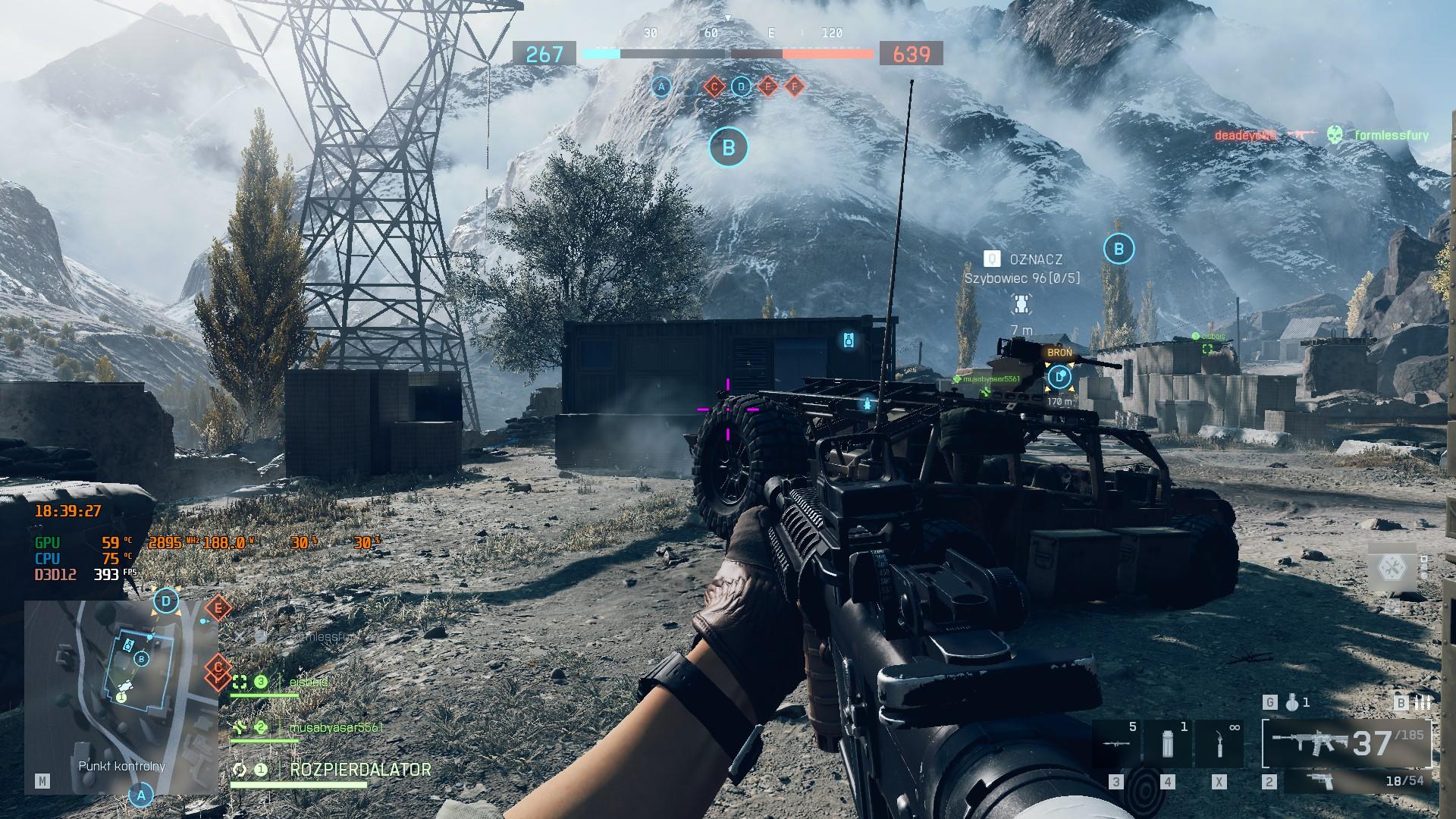Image resolution: width=1456 pixels, height=819 pixels.
Task: Equip the rocket launcher gadget slot
Action: pos(1116,745)
